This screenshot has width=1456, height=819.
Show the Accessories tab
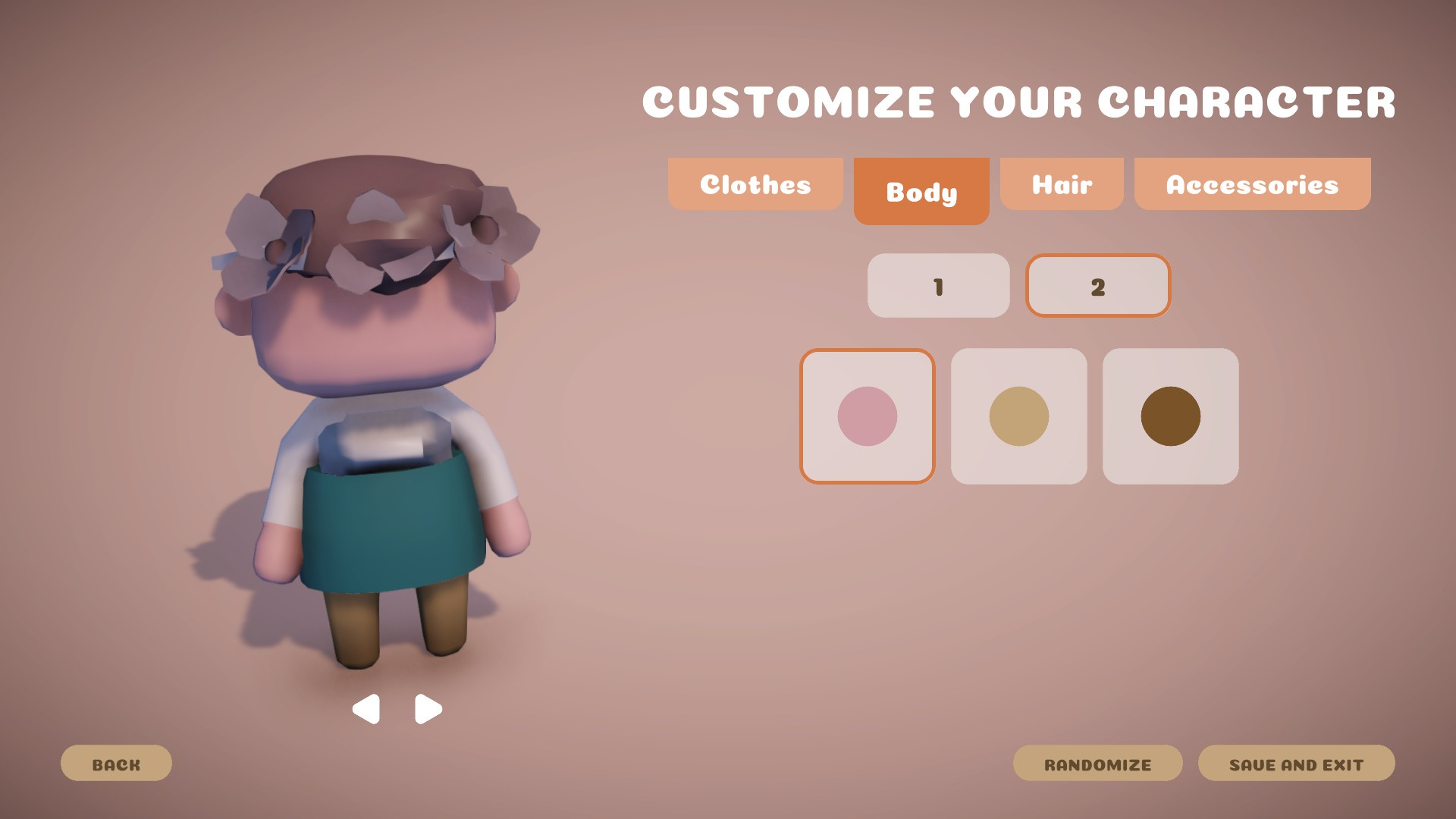point(1252,184)
